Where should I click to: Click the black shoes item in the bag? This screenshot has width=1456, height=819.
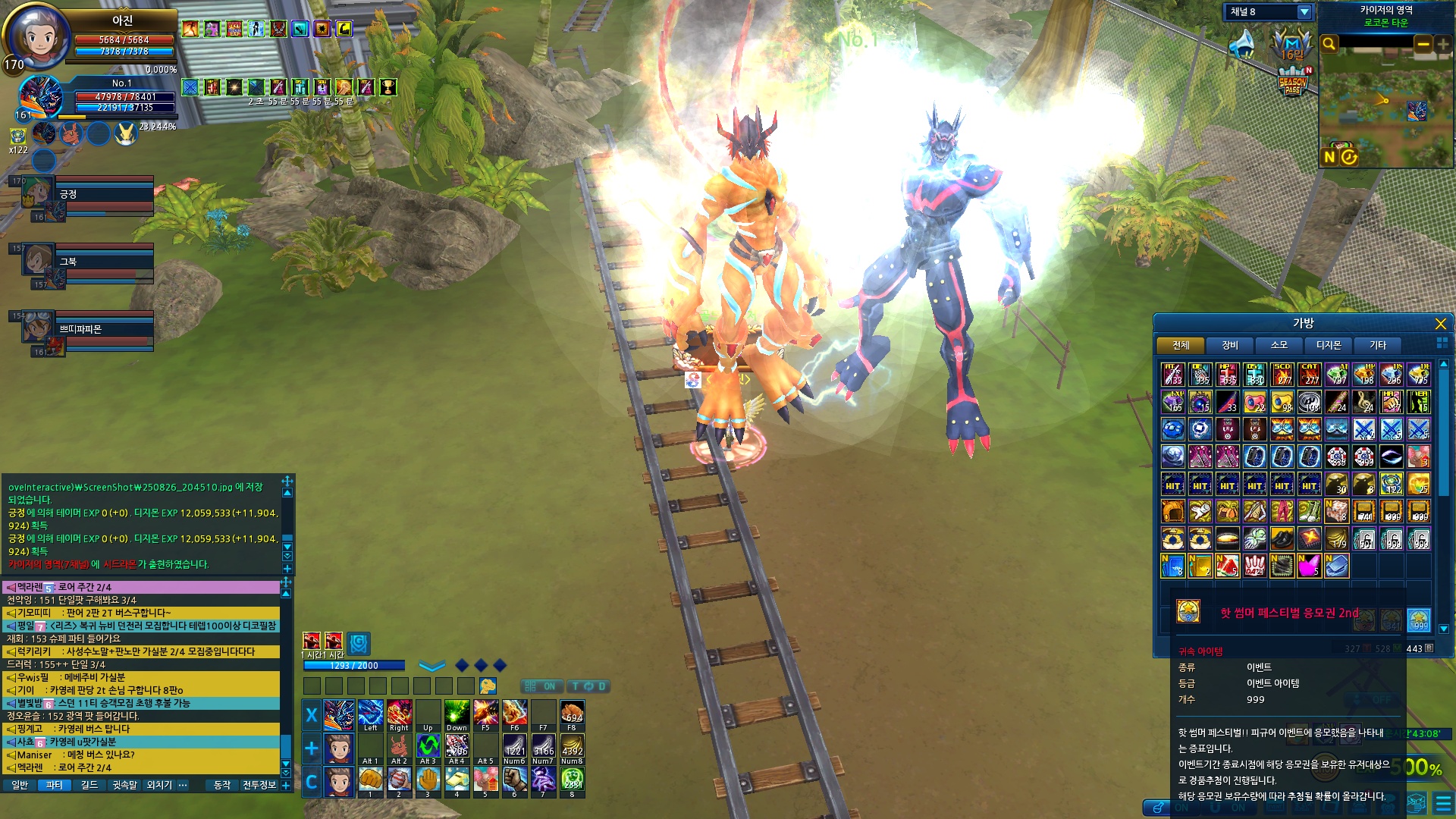tap(1282, 538)
